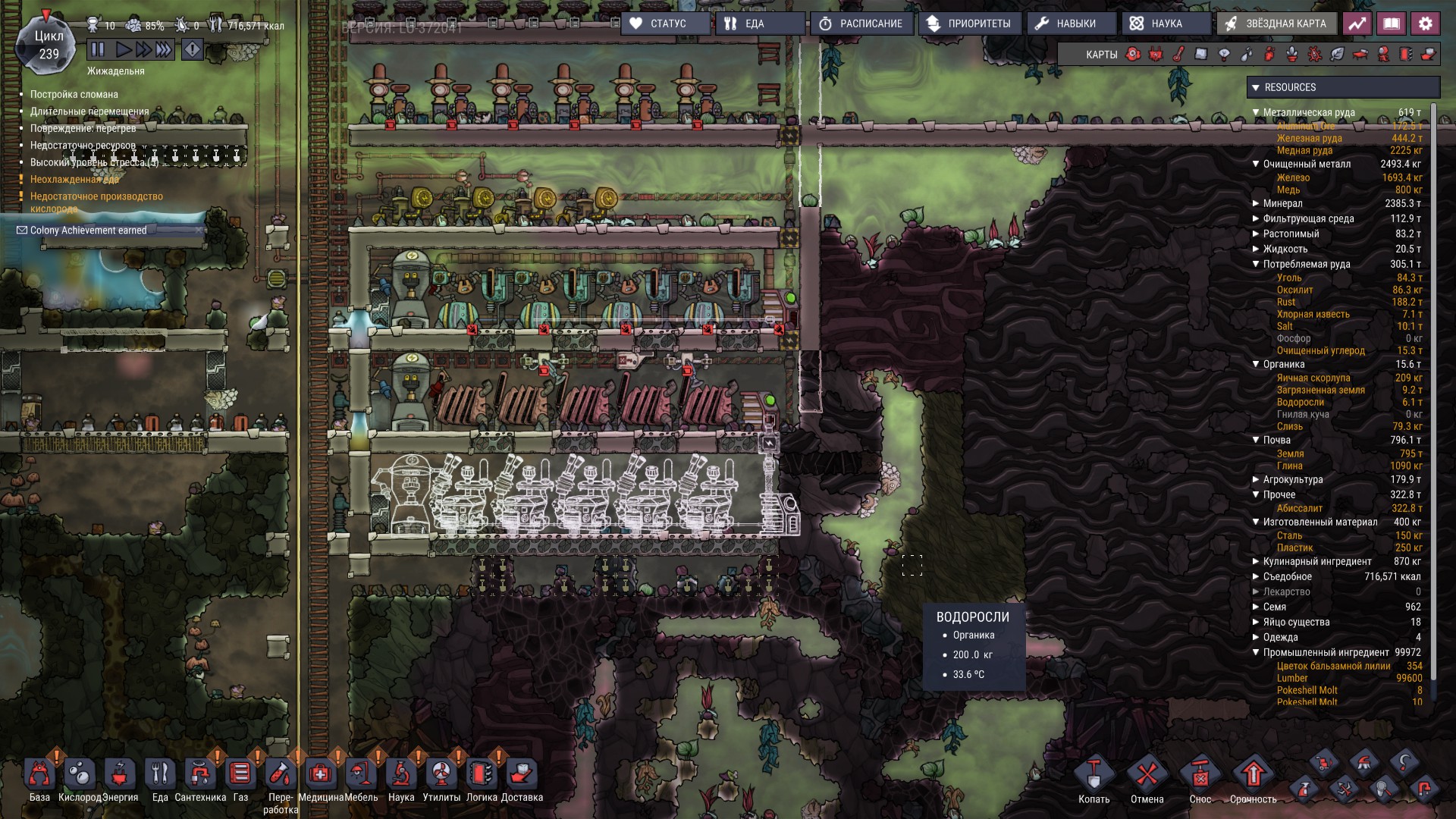1456x819 pixels.
Task: Open the settings gear menu
Action: (1425, 24)
